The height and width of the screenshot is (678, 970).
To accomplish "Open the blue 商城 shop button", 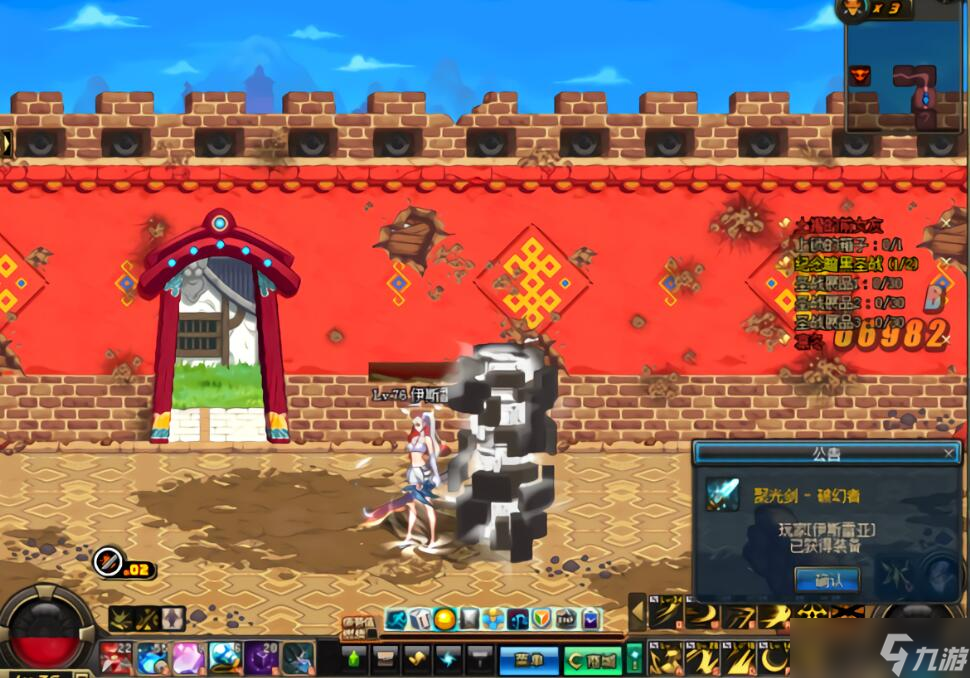I will pos(528,659).
